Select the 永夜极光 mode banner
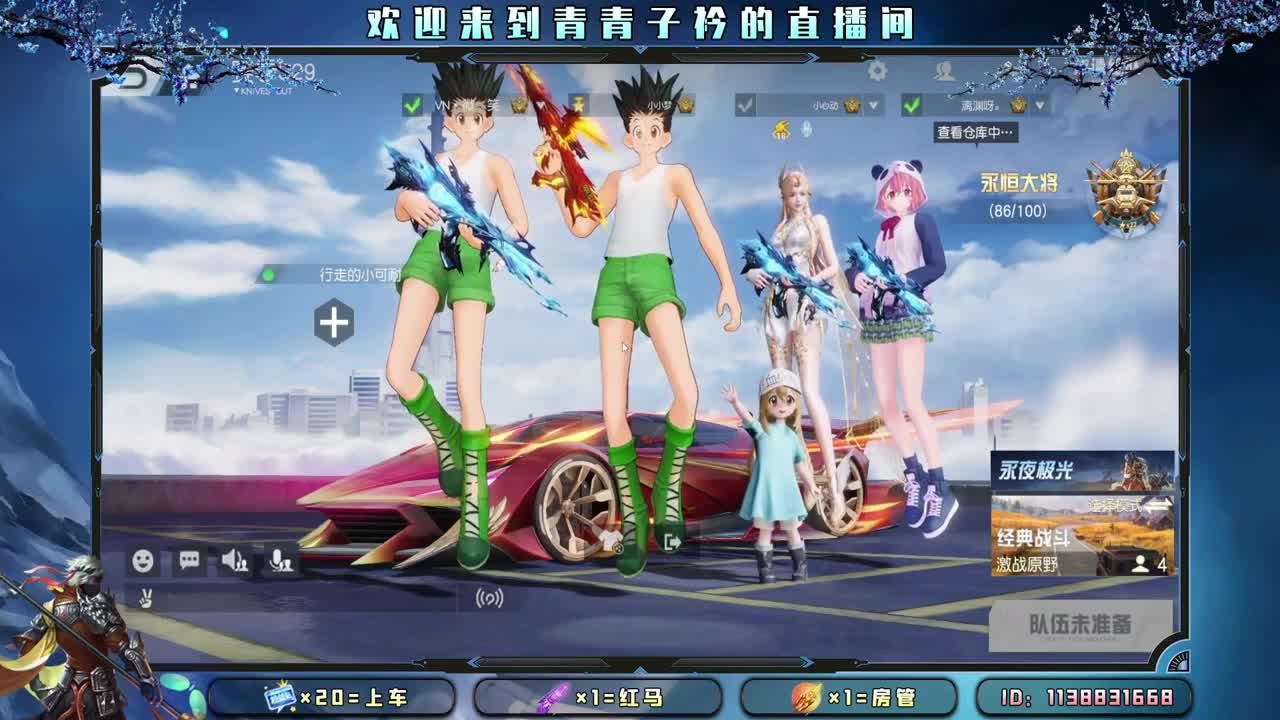The height and width of the screenshot is (720, 1280). click(1073, 470)
